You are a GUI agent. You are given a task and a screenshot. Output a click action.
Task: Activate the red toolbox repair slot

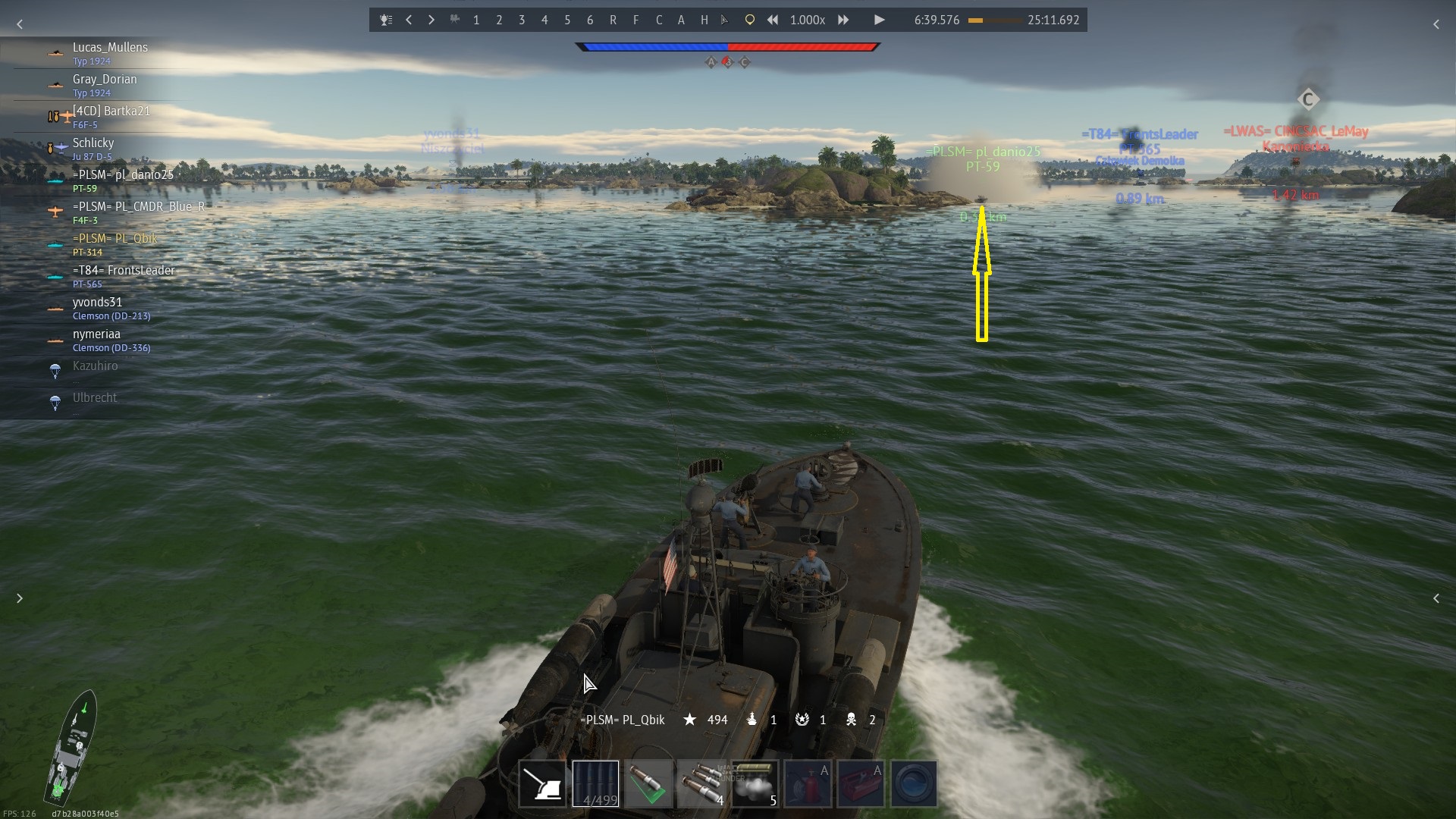[861, 783]
